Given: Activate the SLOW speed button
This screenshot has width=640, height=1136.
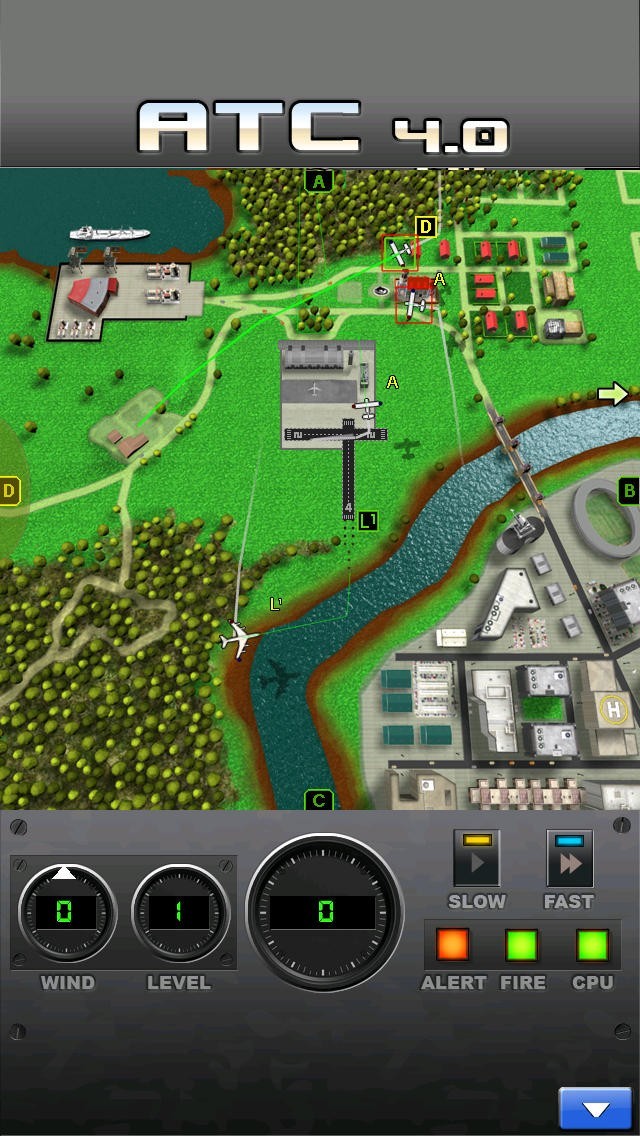Looking at the screenshot, I should 476,859.
